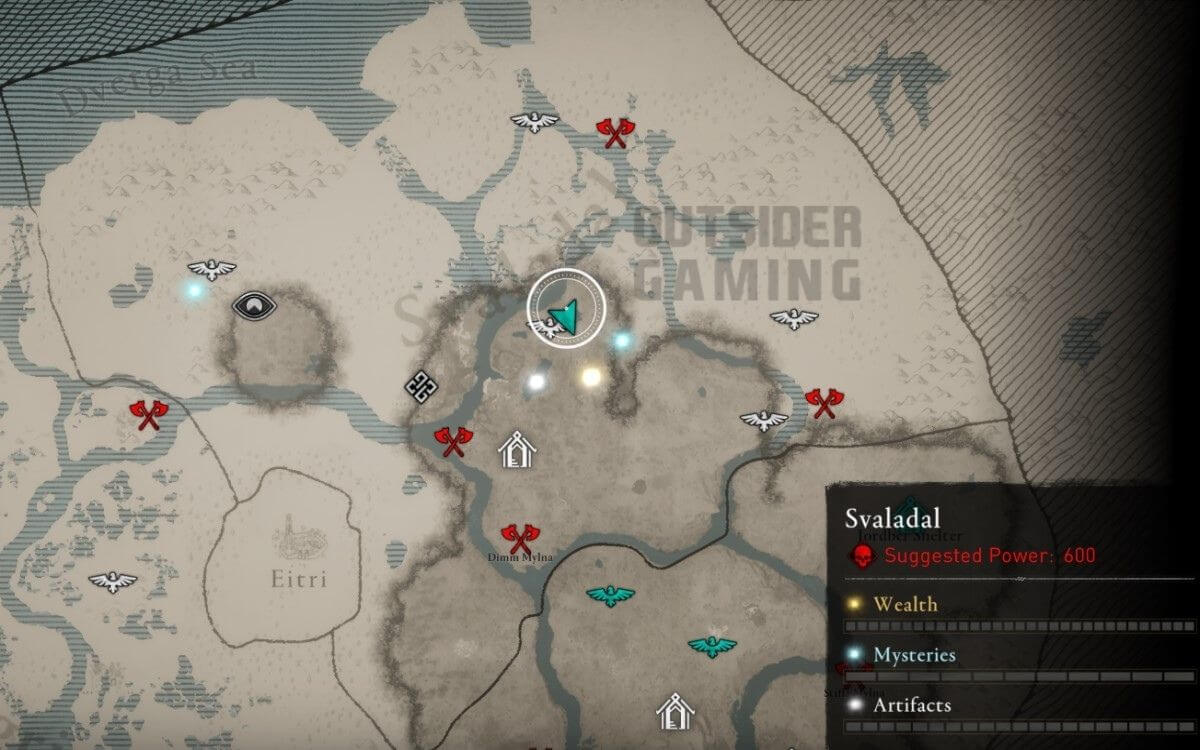Click the blue mystery dot beside the eye marker
The height and width of the screenshot is (750, 1200).
coord(194,291)
